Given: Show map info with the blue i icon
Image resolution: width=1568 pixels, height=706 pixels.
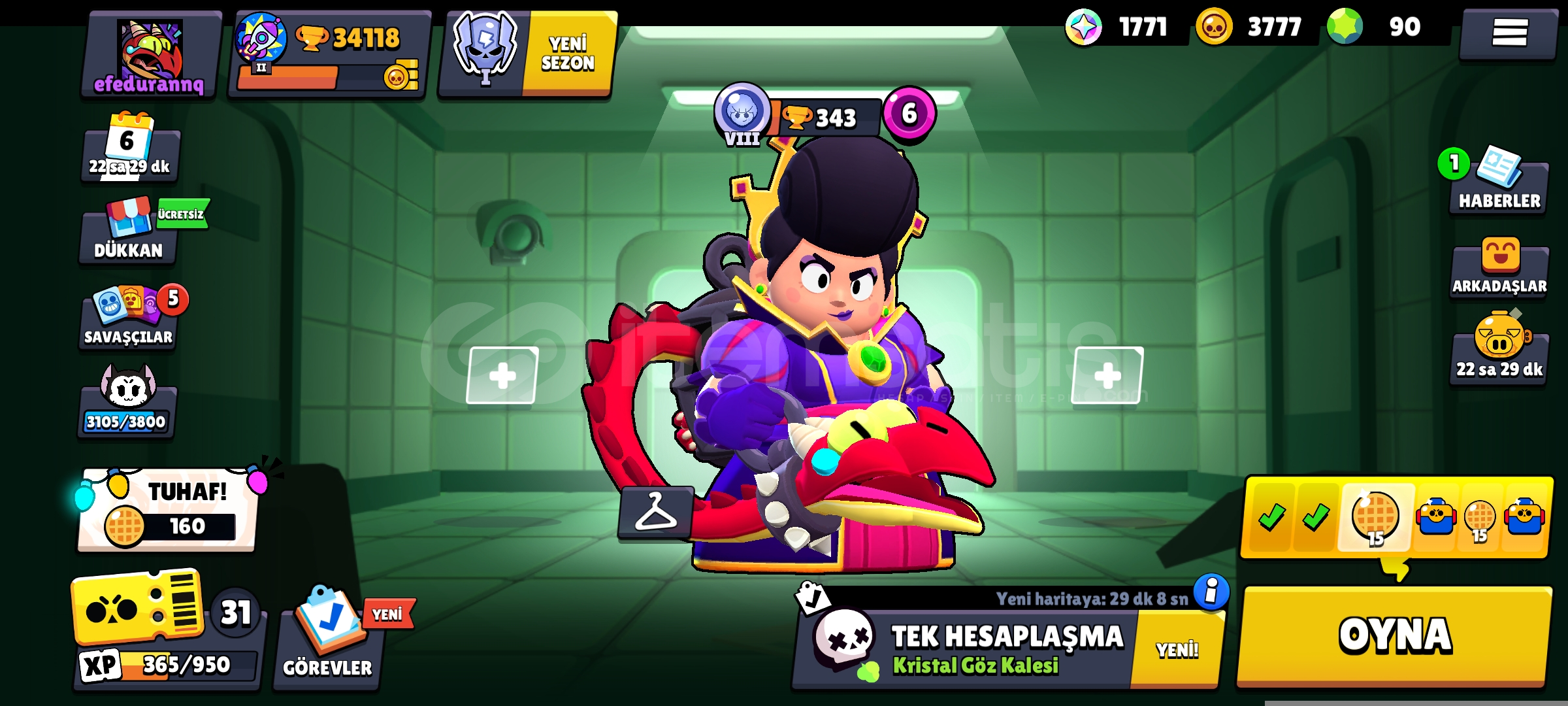Looking at the screenshot, I should tap(1211, 592).
